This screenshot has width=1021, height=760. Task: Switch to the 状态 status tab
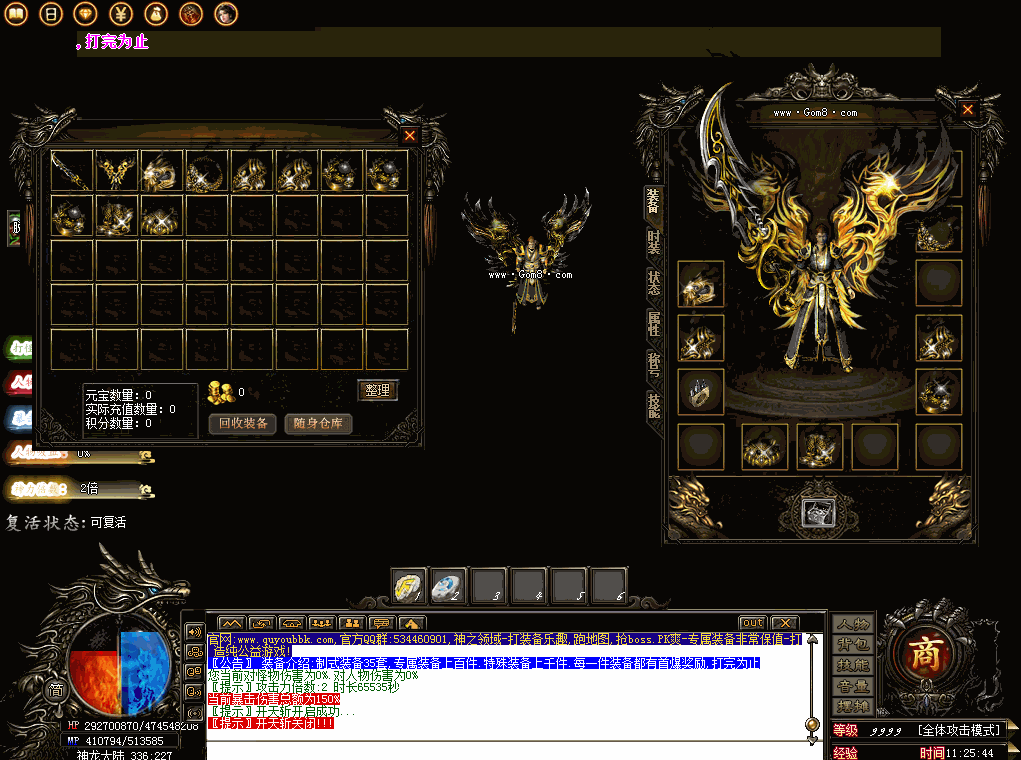[x=653, y=282]
